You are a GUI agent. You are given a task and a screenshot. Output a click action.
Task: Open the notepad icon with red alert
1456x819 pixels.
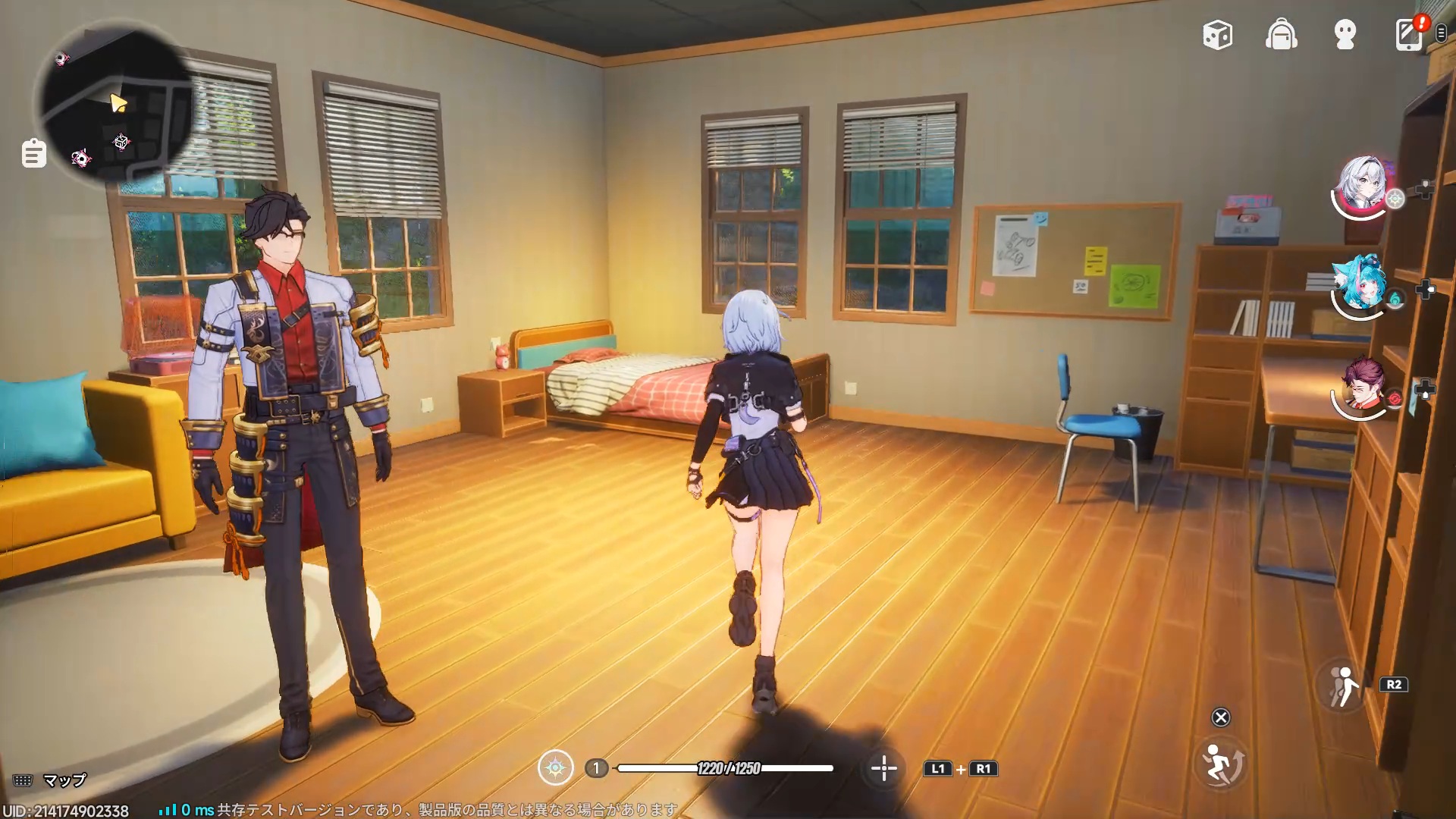point(1409,35)
